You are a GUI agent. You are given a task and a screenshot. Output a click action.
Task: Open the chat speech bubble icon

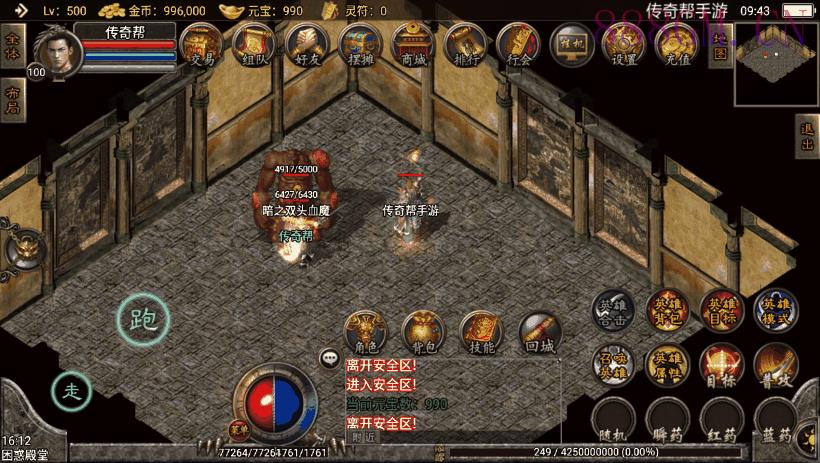coord(328,357)
